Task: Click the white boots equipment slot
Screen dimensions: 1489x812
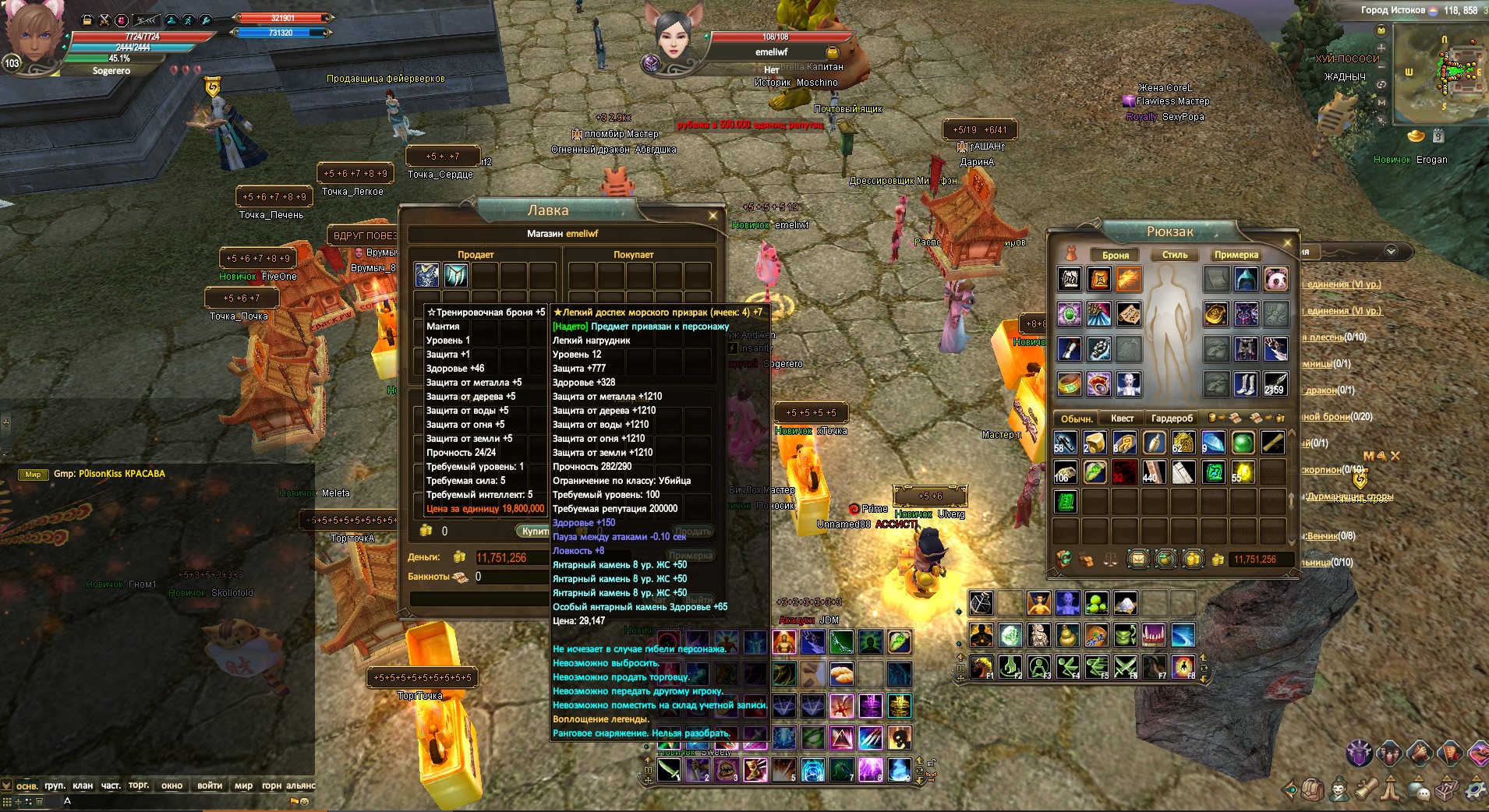Action: tap(1246, 383)
